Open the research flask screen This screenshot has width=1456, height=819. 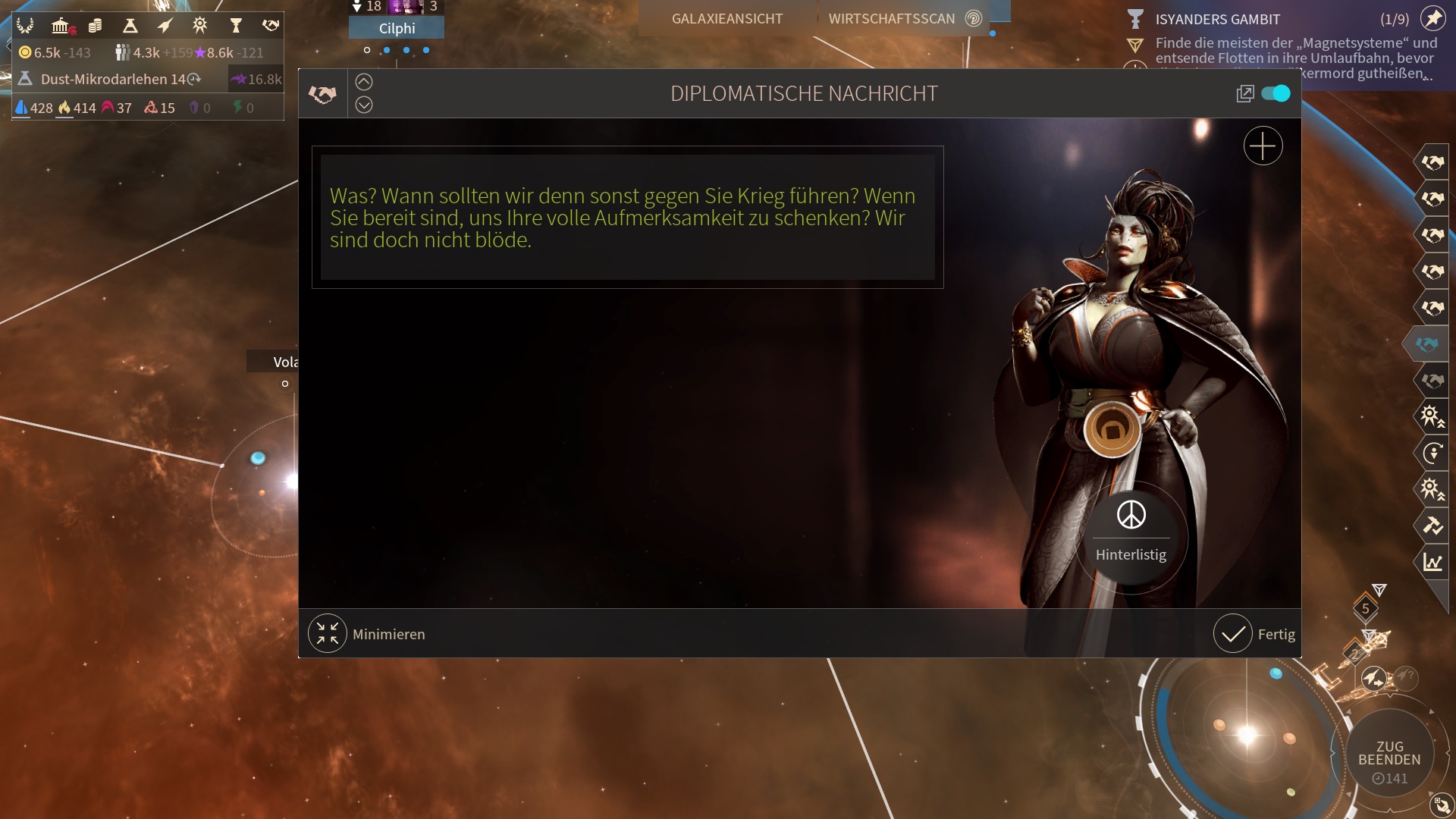[130, 27]
